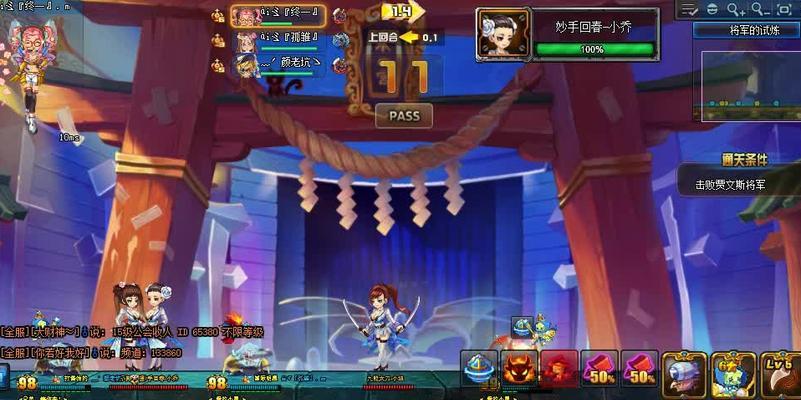Activate the flaming demon face skill

519,368
